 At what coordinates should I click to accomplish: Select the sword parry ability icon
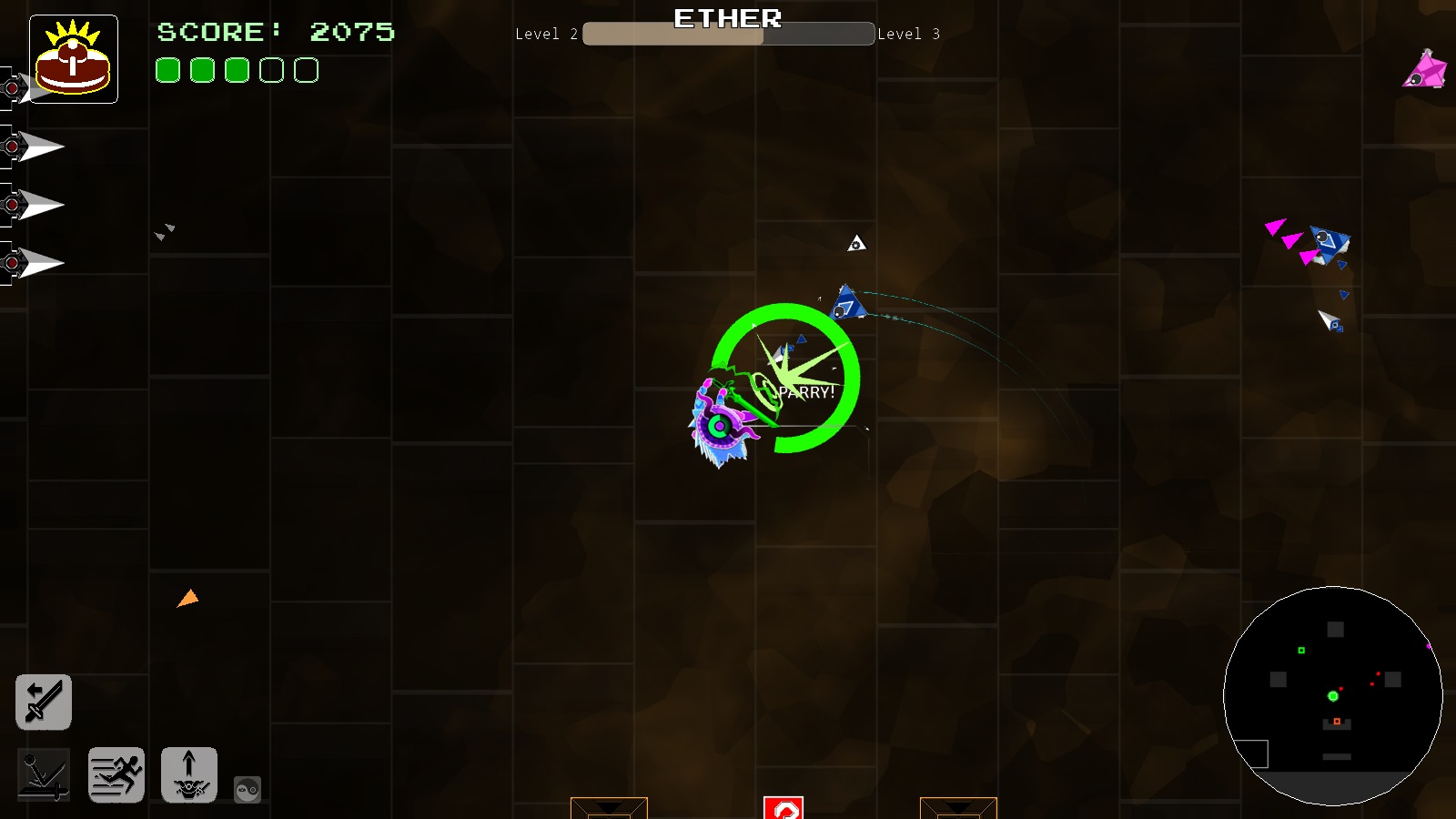click(x=44, y=702)
